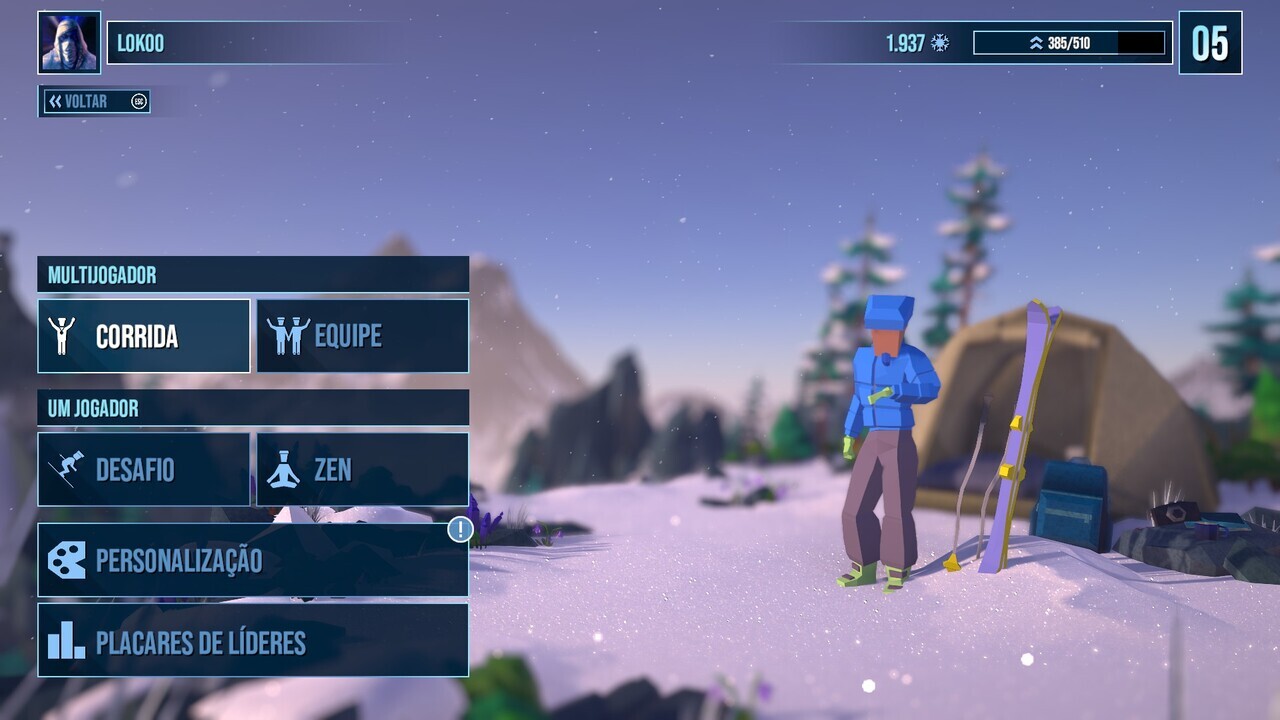The image size is (1280, 720).
Task: Open the Zen mode
Action: click(362, 469)
